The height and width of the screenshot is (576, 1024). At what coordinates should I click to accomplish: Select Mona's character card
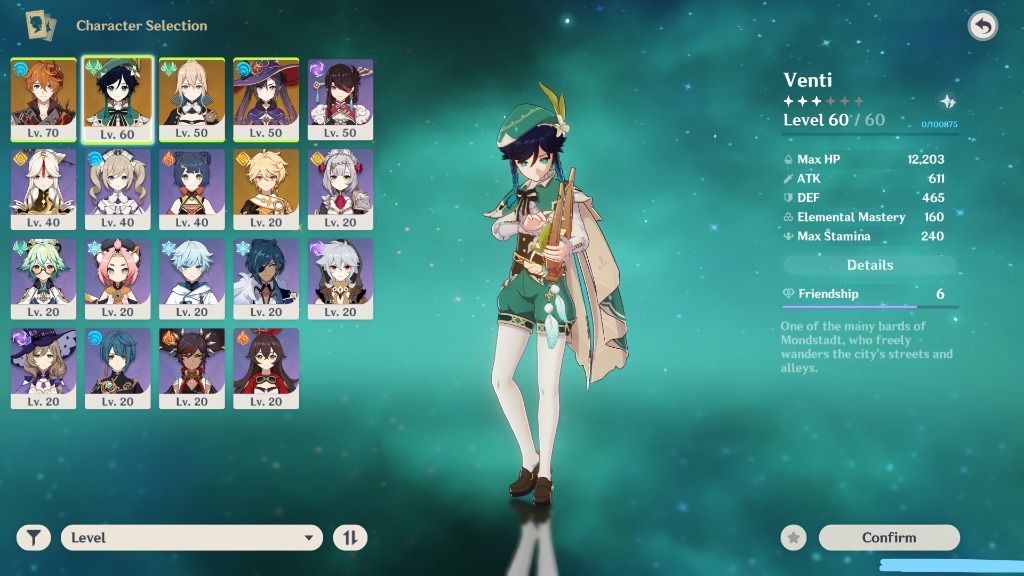(266, 99)
